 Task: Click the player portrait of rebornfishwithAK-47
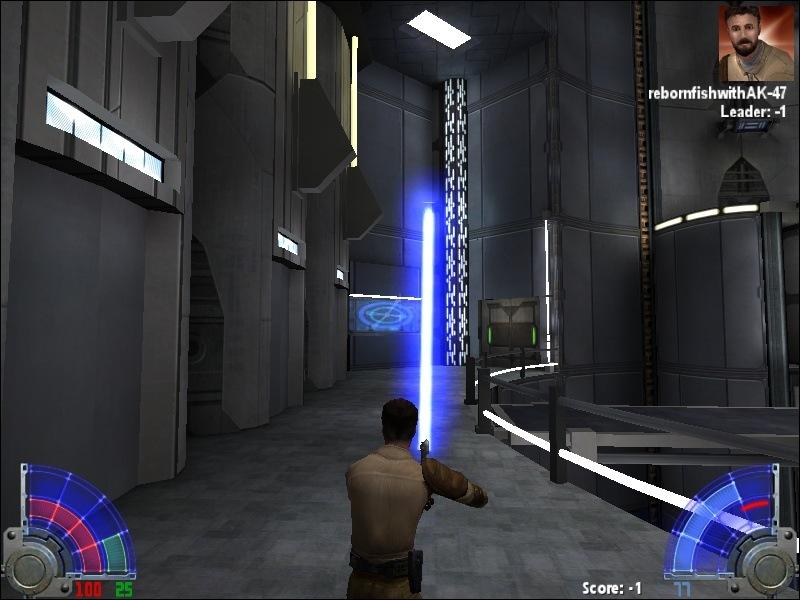pyautogui.click(x=755, y=43)
